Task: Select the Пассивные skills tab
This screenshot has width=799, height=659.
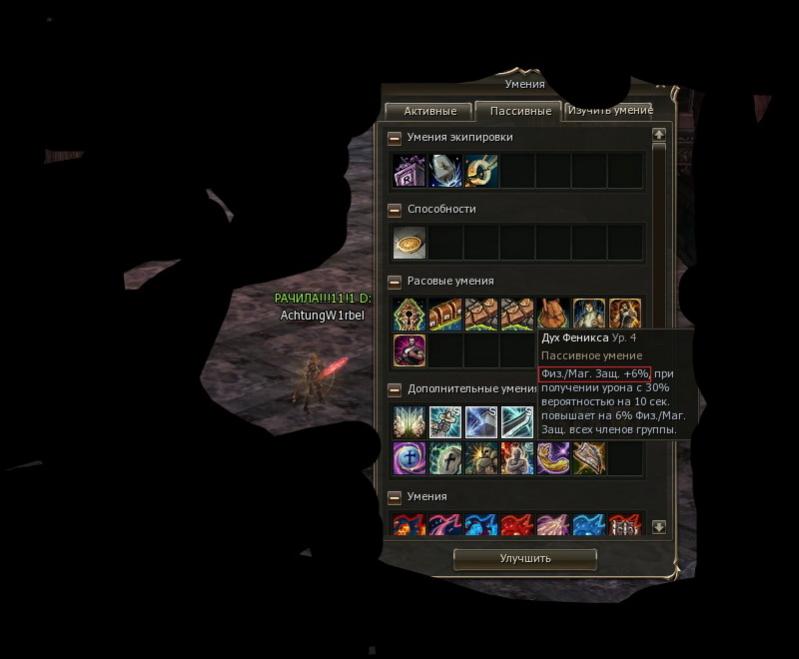Action: point(519,111)
